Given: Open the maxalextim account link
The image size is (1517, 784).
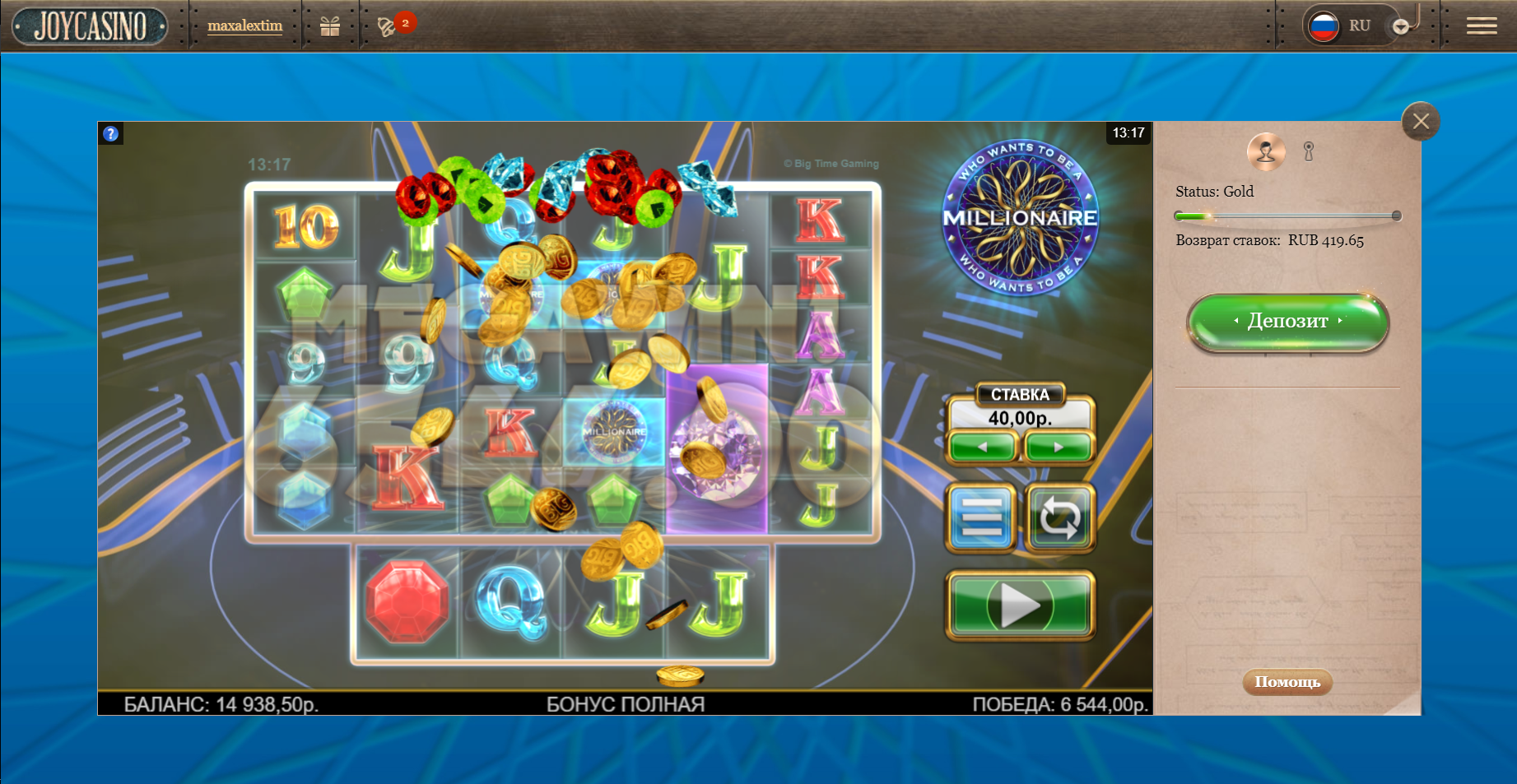Looking at the screenshot, I should 244,26.
